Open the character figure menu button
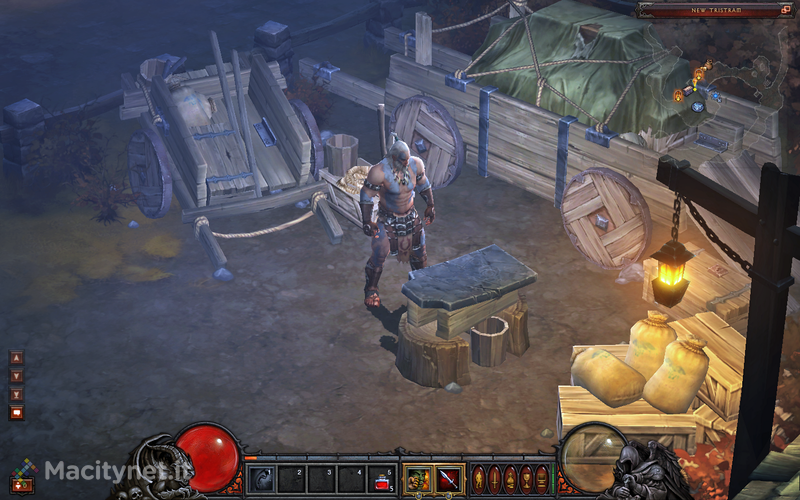800x500 pixels. [x=479, y=479]
